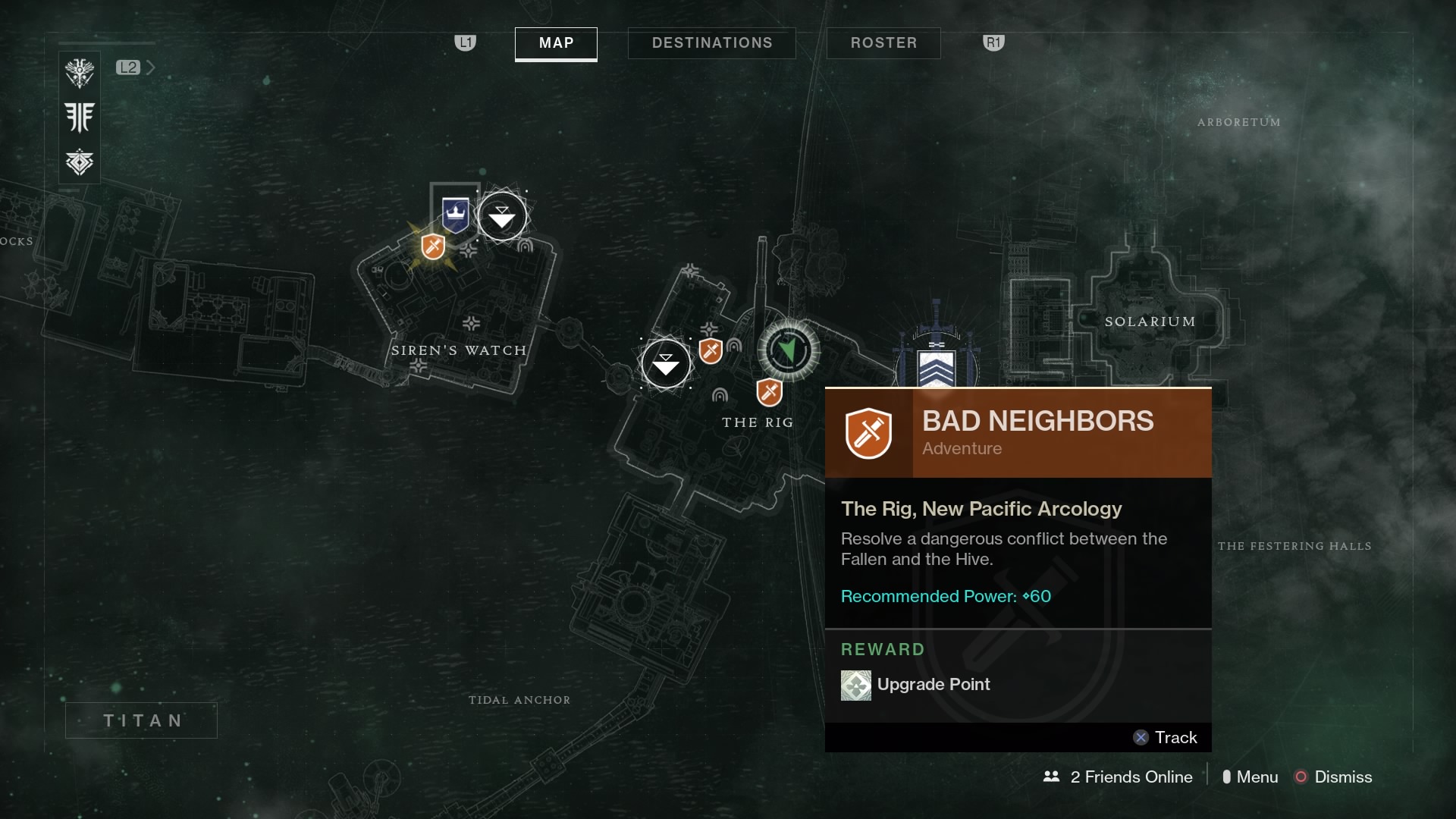The image size is (1456, 819).
Task: Choose the landing zone marker at Siren's Watch
Action: [x=502, y=218]
